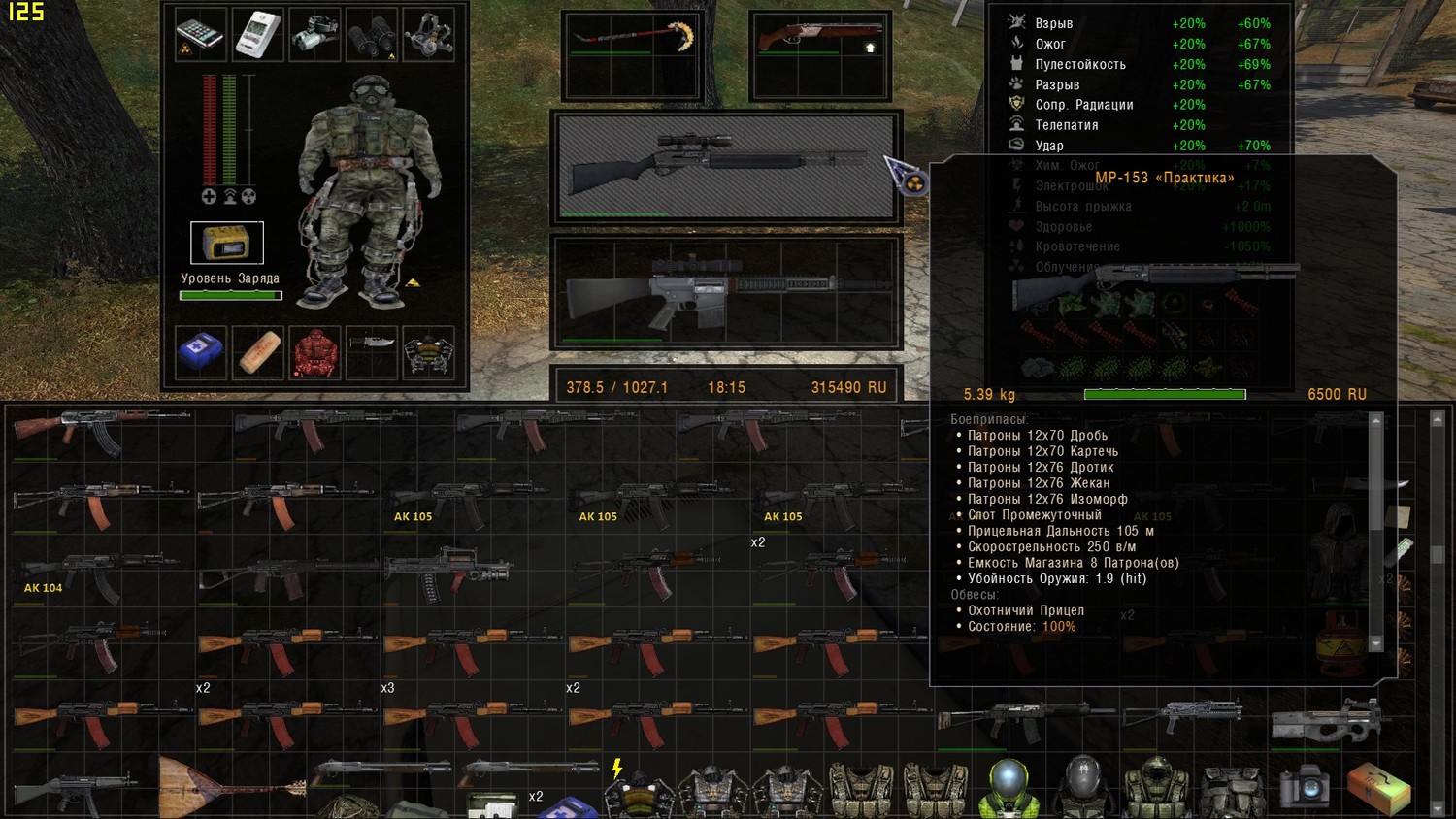The height and width of the screenshot is (819, 1456).
Task: Select the yellow battery device slot
Action: click(x=227, y=243)
